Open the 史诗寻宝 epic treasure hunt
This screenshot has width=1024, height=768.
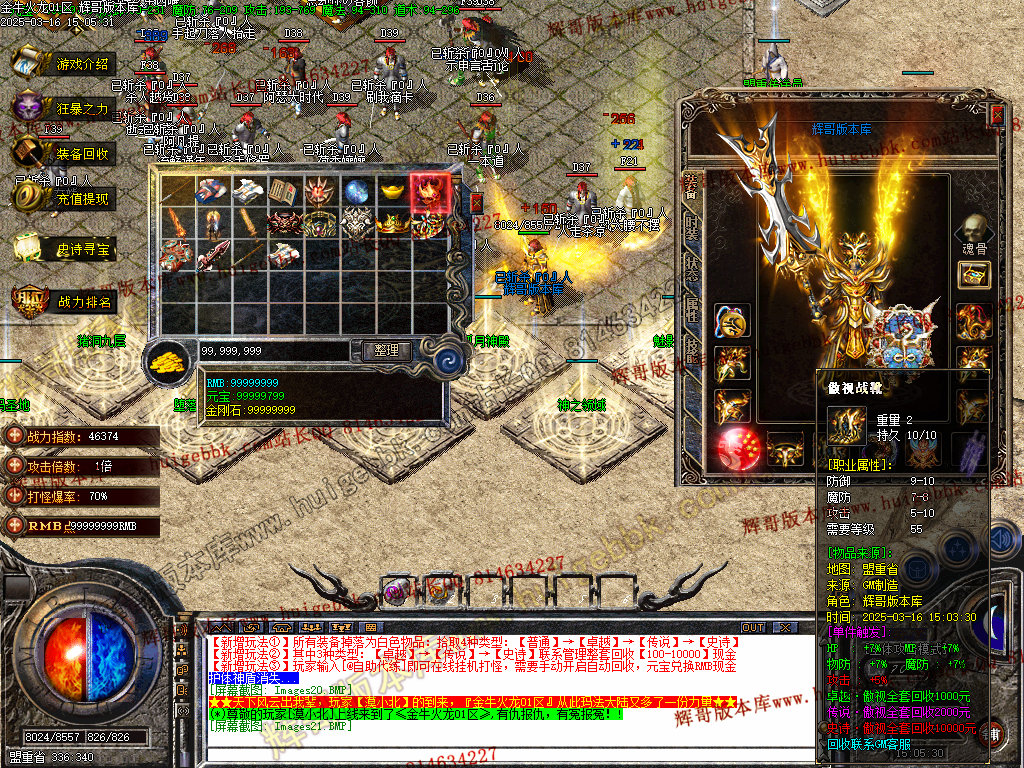point(62,249)
